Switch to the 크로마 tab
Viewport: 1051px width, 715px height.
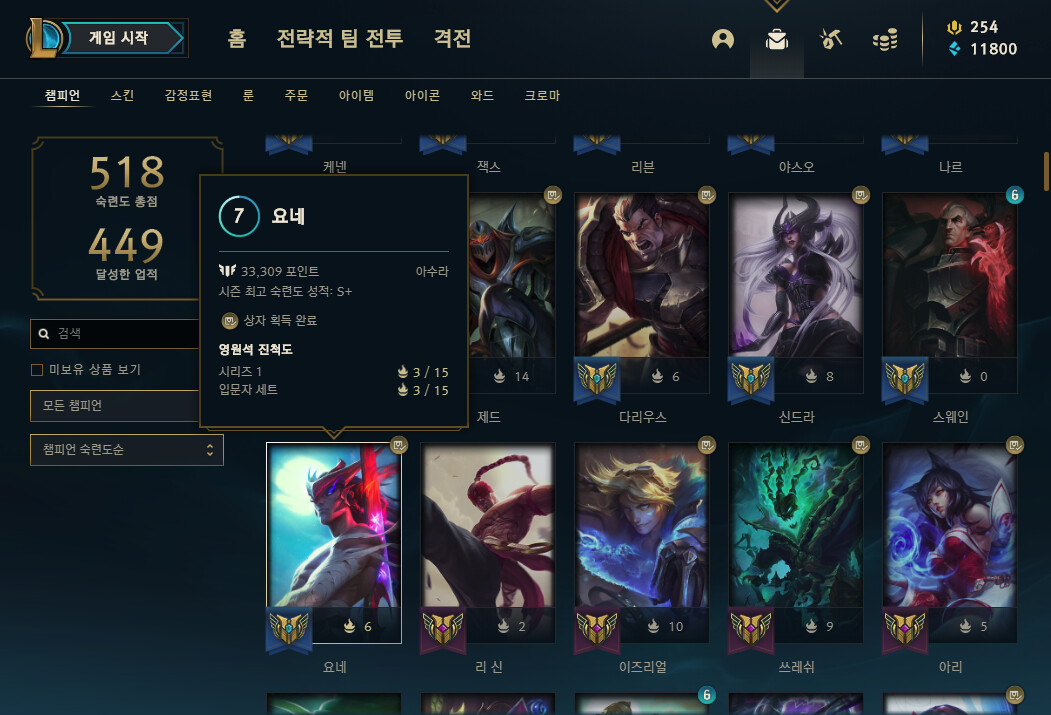pos(542,96)
